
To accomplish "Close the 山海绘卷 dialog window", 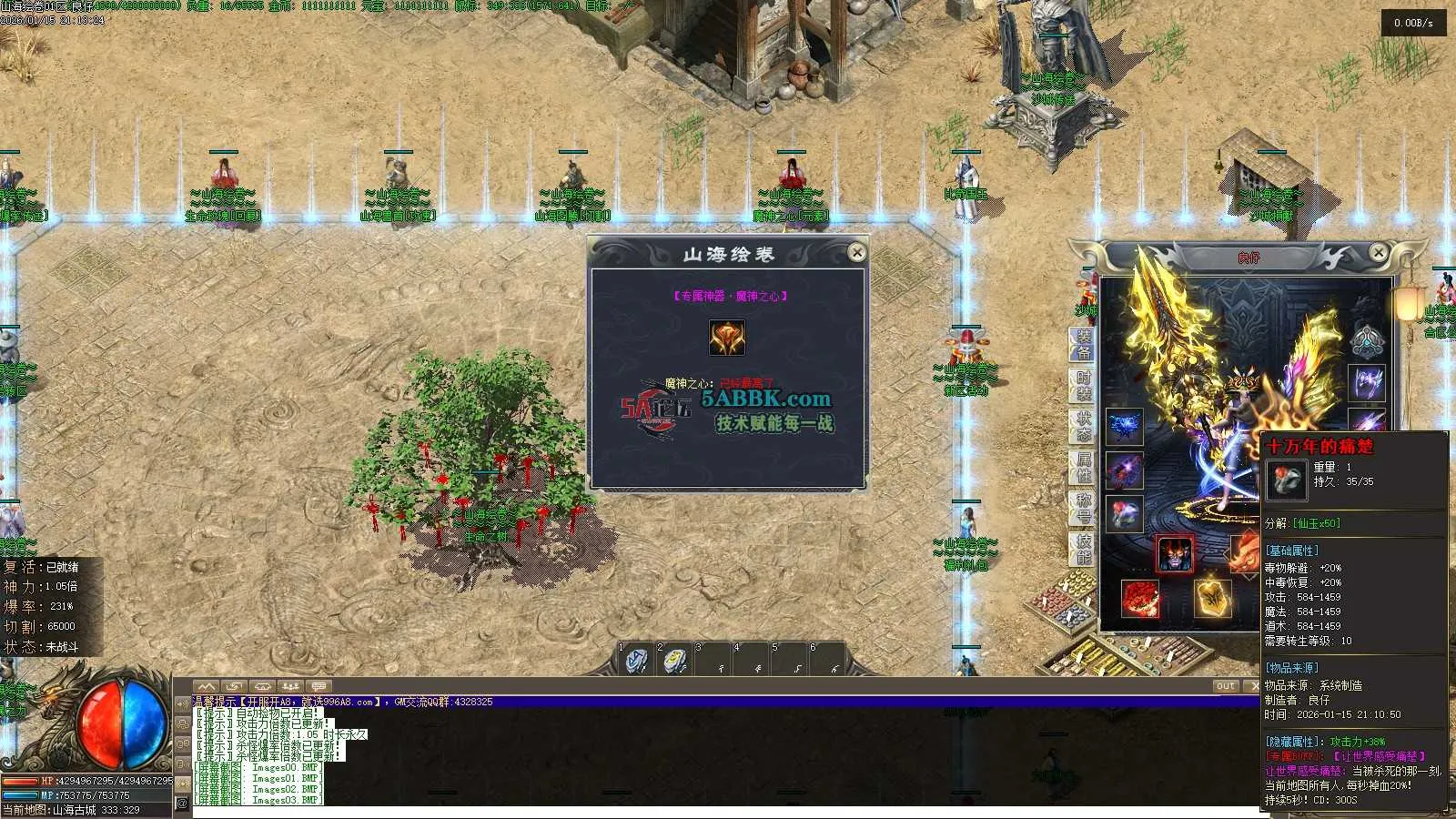I will (856, 252).
